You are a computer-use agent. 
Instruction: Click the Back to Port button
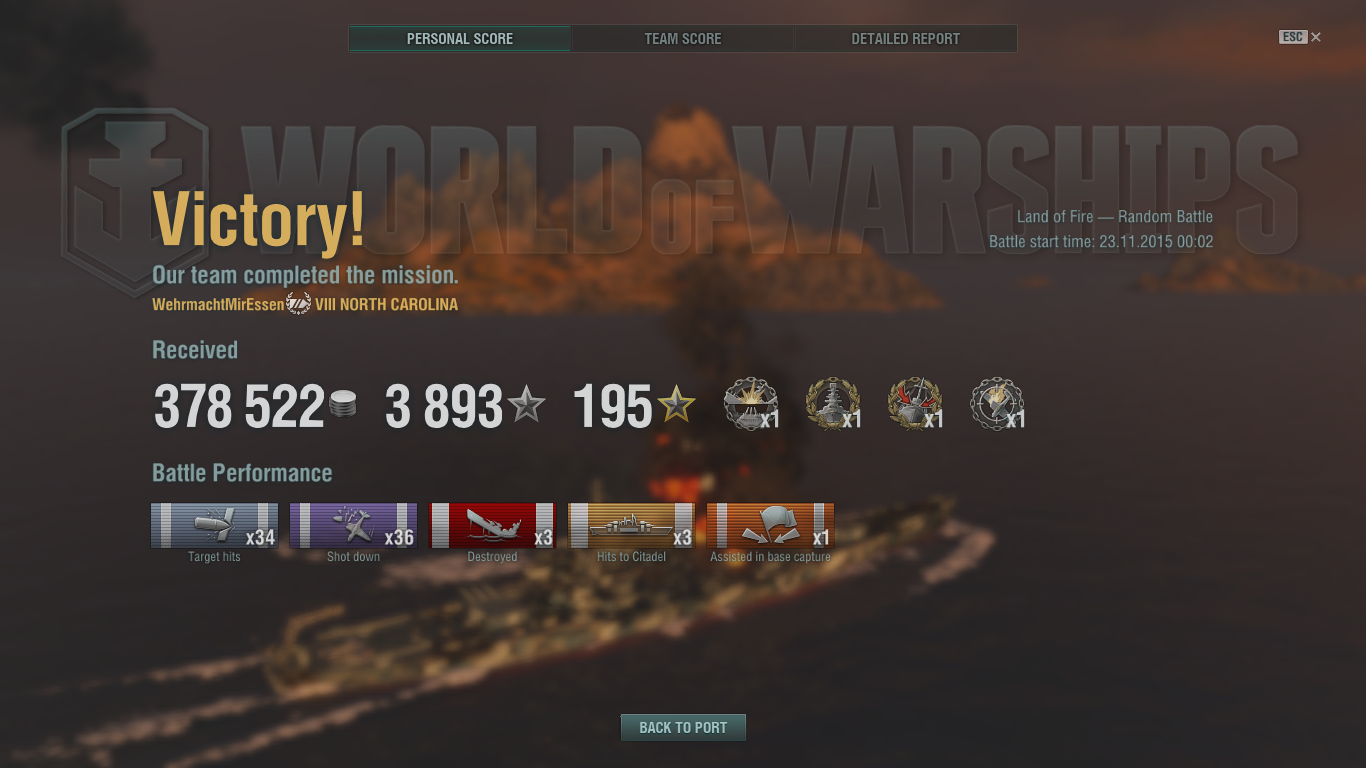point(683,727)
